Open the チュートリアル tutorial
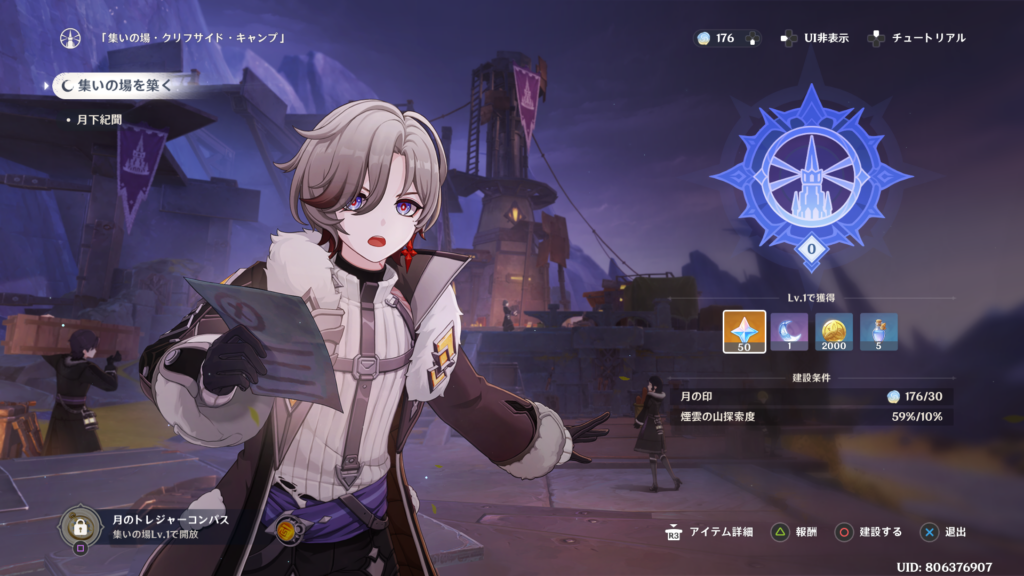The image size is (1024, 576). tap(918, 38)
